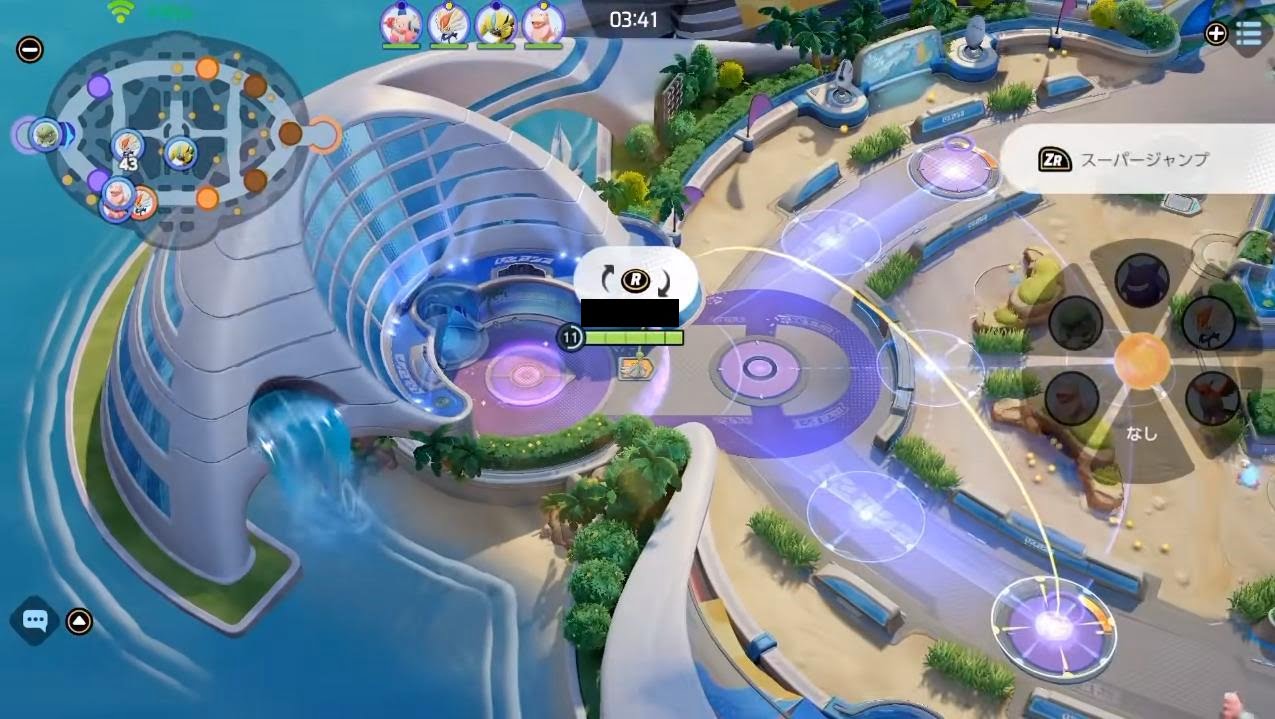Collapse the minimap with the minus button
Image resolution: width=1275 pixels, height=719 pixels.
(x=30, y=49)
